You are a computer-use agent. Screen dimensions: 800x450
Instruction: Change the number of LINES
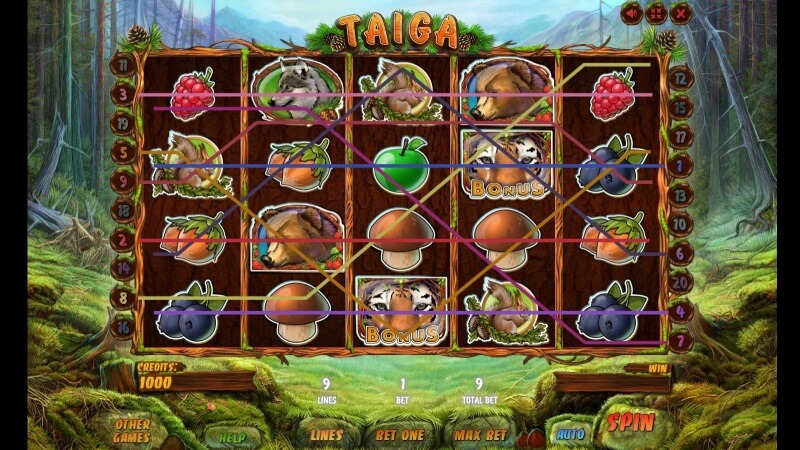pos(325,435)
